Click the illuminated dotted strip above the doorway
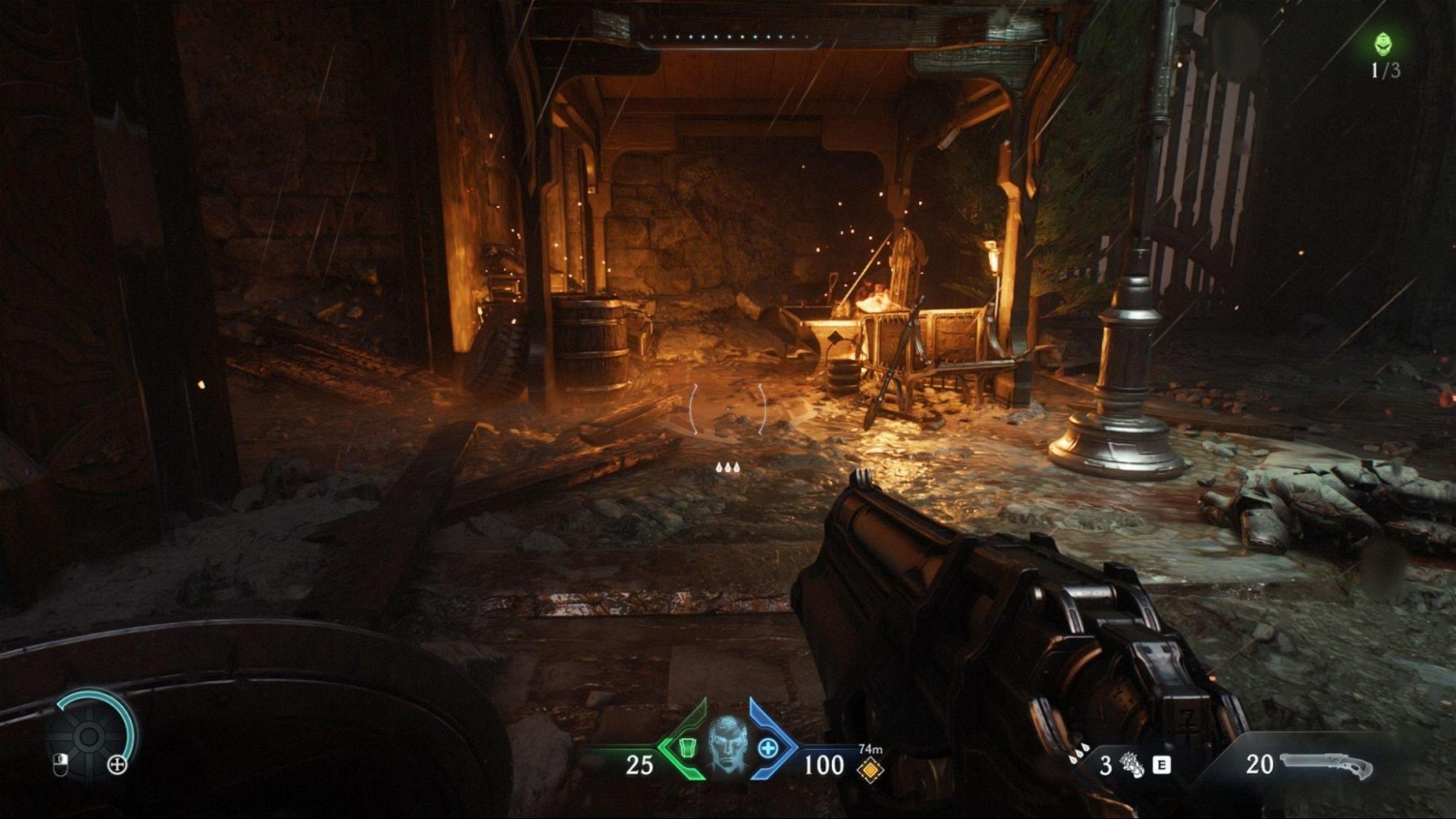 pos(728,38)
